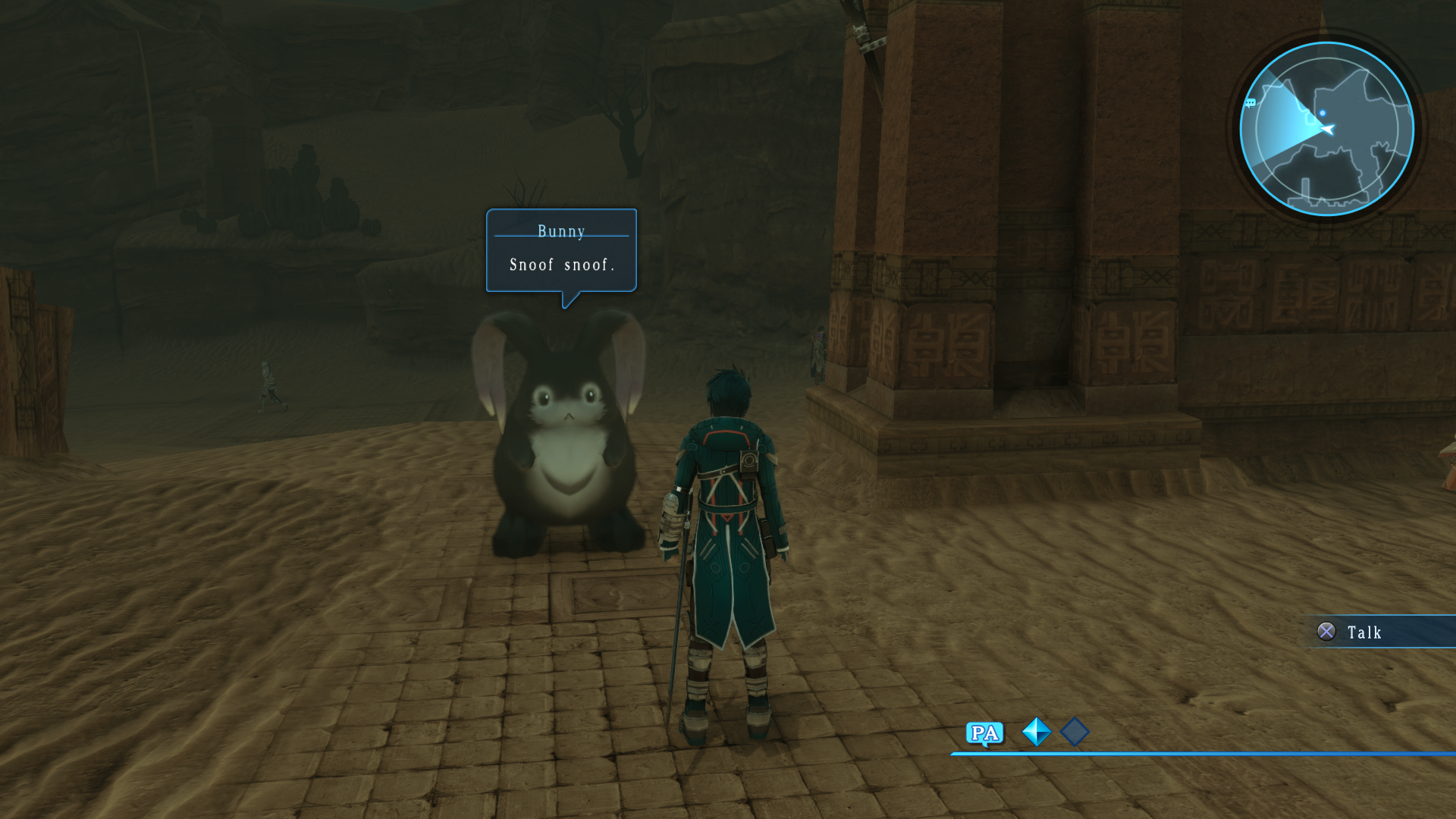Select the X button icon beside Talk

pyautogui.click(x=1327, y=632)
